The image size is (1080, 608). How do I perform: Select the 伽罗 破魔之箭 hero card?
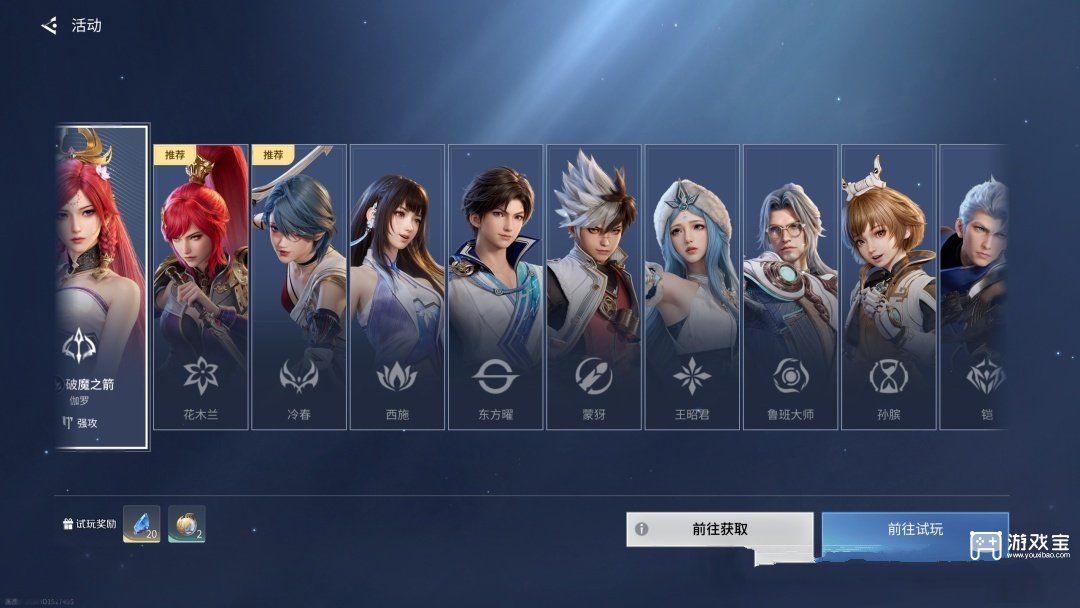(102, 286)
